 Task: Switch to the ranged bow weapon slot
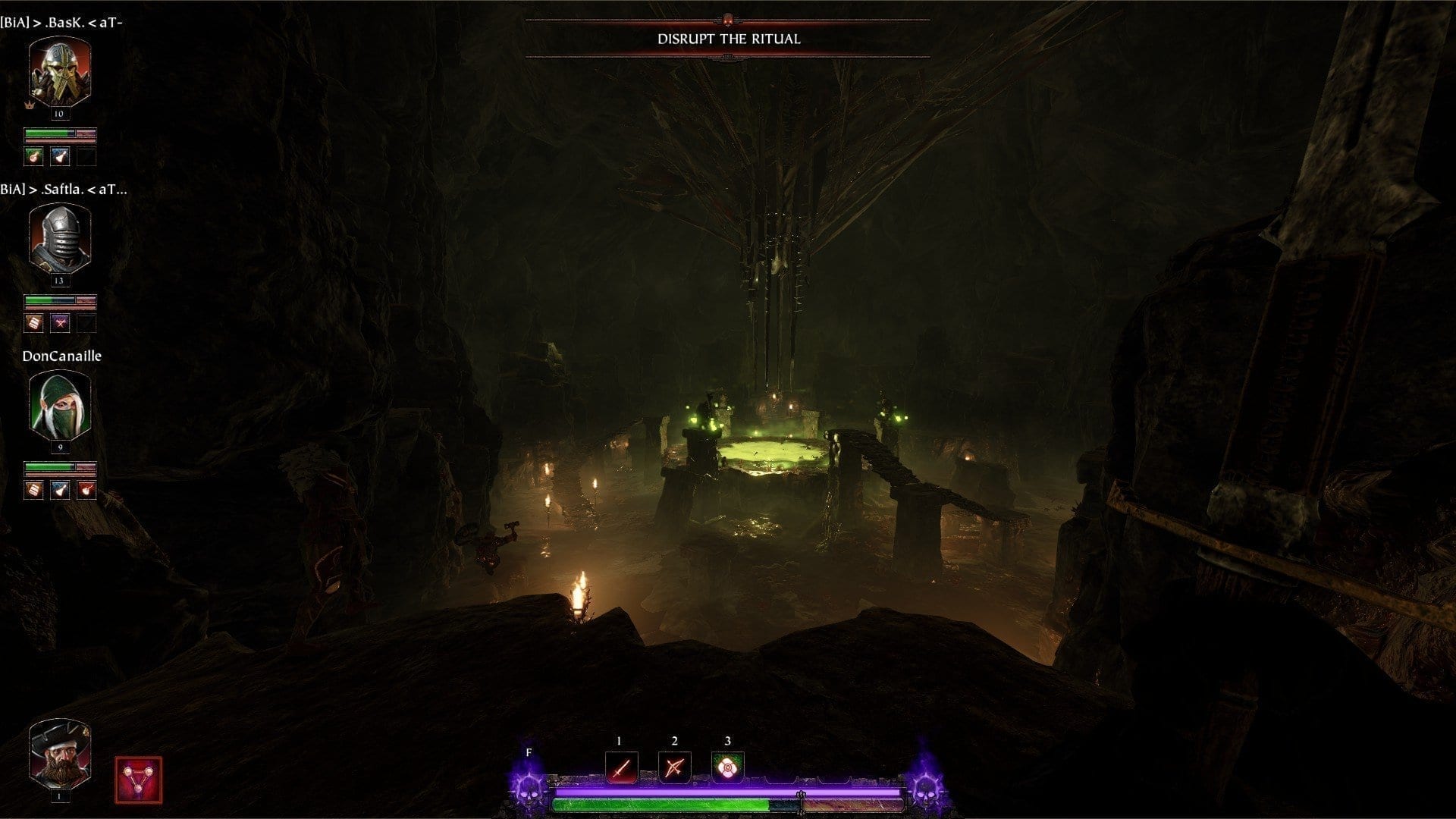674,767
